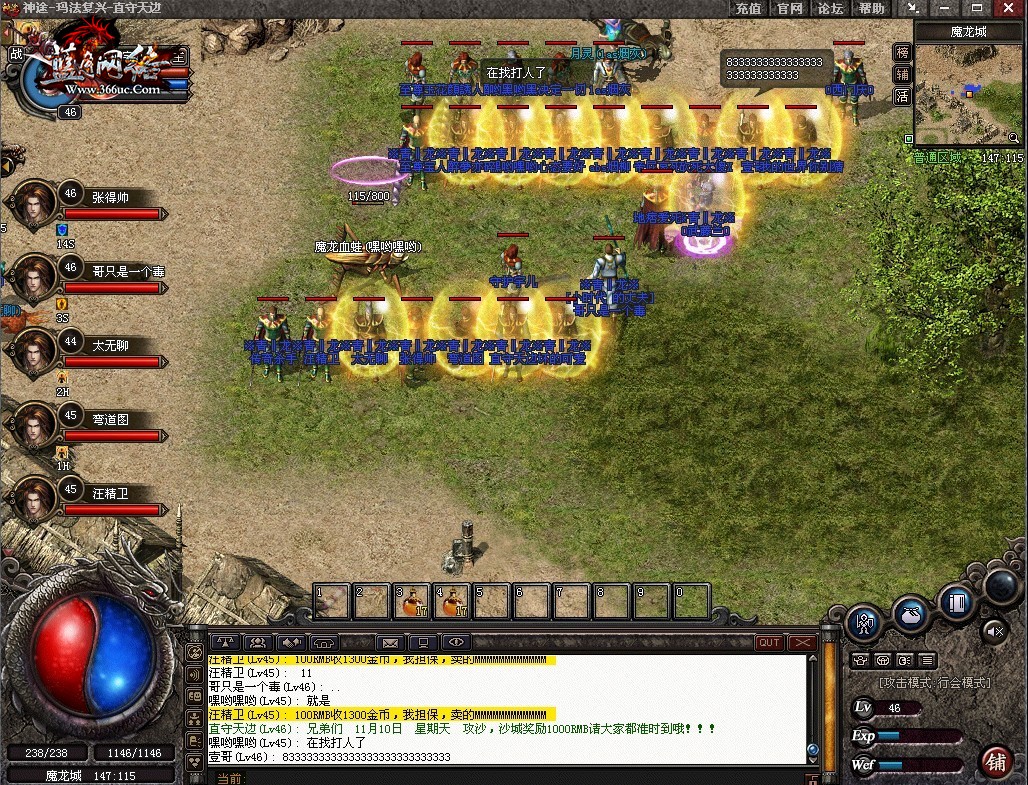Use the potion in hotbar slot 4

(452, 601)
